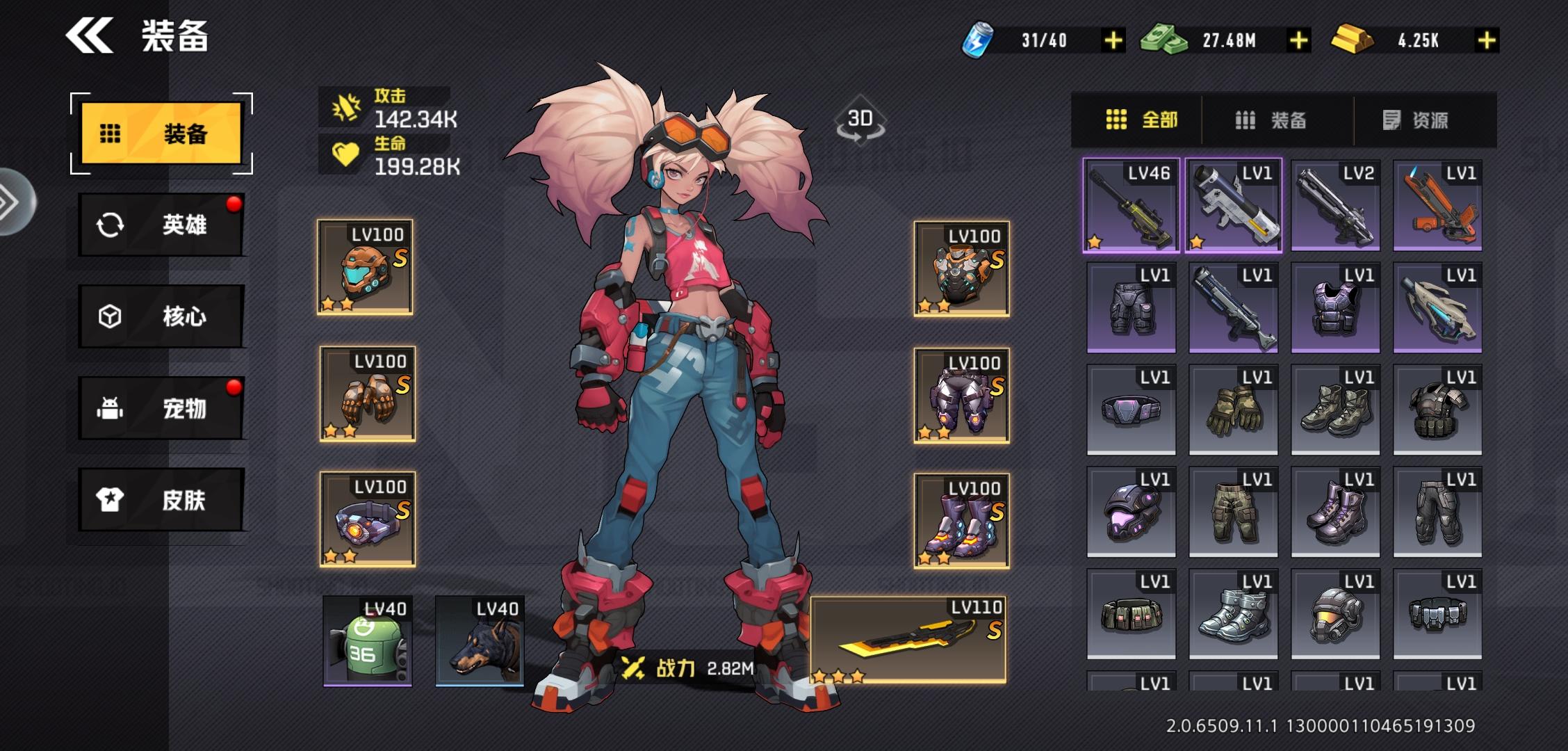The height and width of the screenshot is (751, 1568).
Task: Choose the LV46 rifle in inventory
Action: [1131, 205]
